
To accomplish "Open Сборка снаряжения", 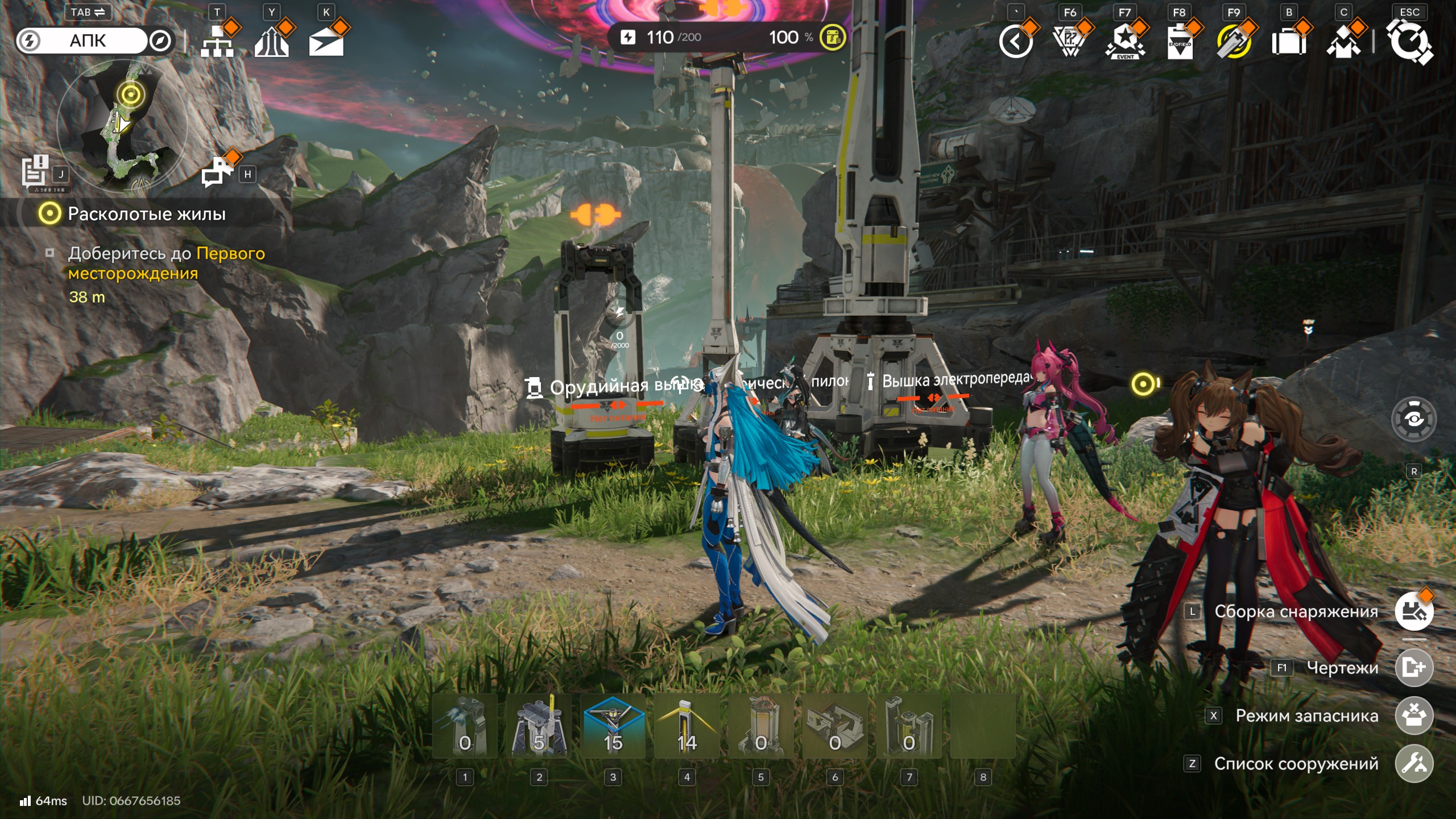I will (x=1414, y=611).
